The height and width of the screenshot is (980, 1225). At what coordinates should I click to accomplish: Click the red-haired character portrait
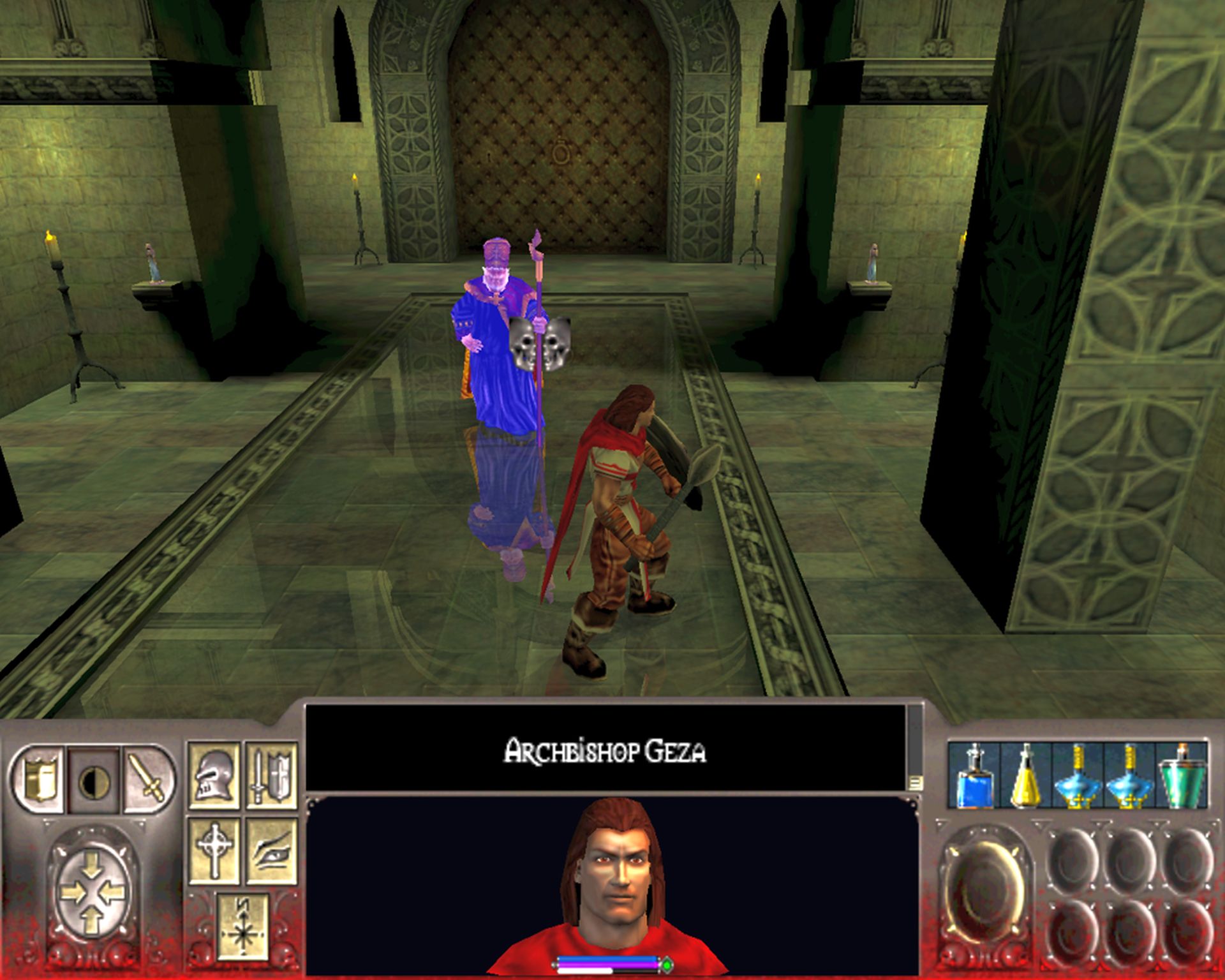(x=611, y=880)
